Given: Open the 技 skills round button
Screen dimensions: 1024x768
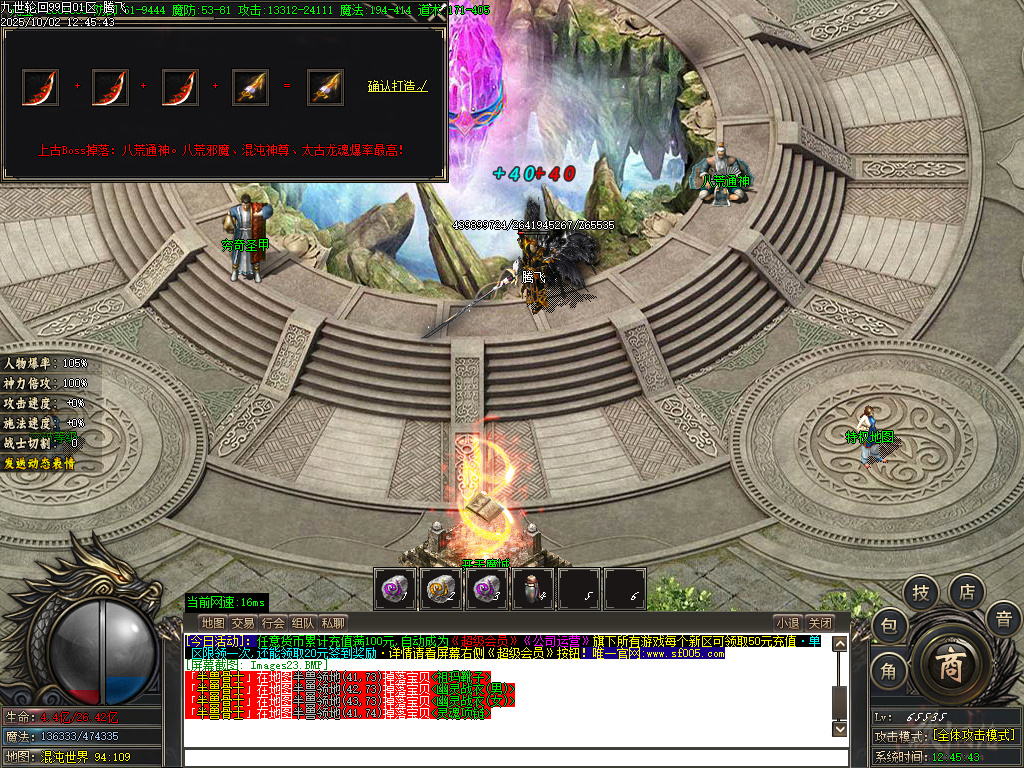Looking at the screenshot, I should (921, 593).
